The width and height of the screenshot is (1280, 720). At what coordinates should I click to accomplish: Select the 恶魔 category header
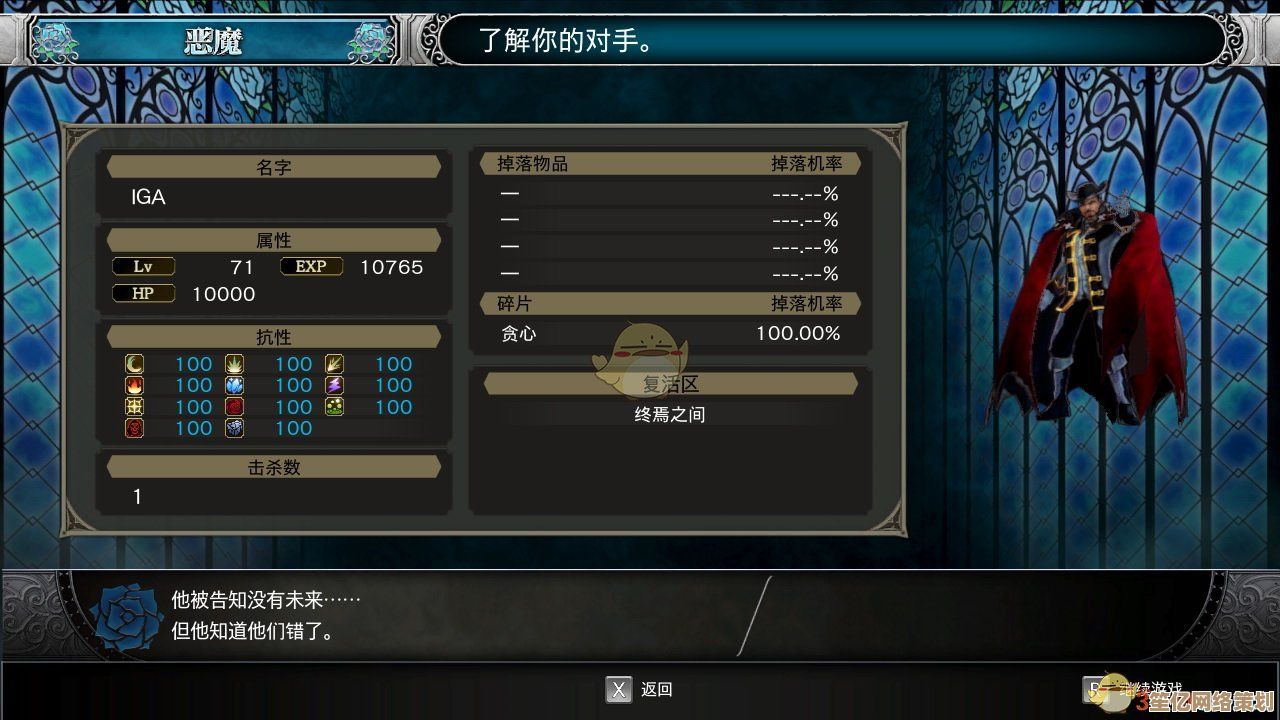tap(213, 41)
